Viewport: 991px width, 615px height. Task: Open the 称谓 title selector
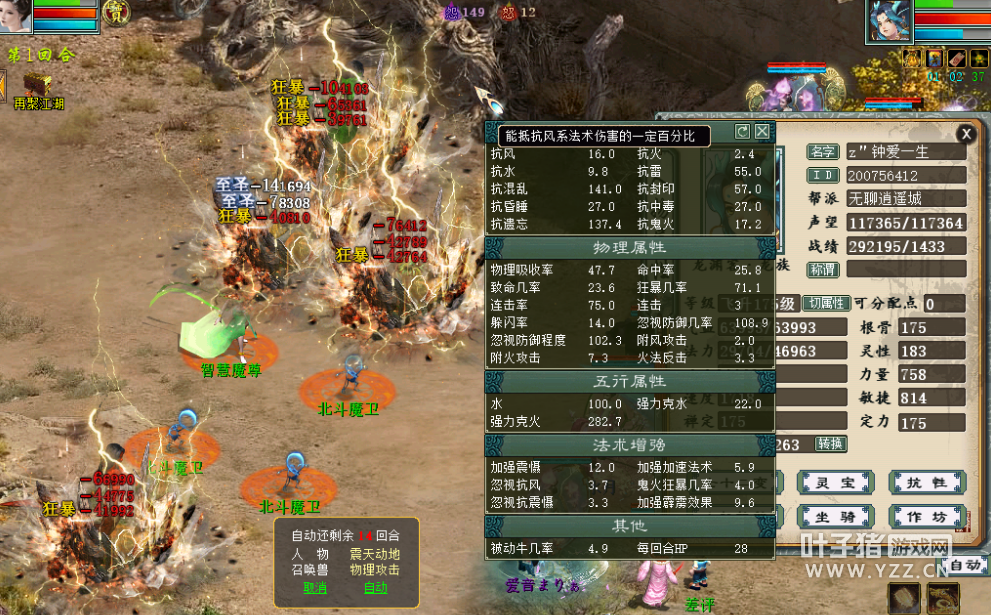822,269
